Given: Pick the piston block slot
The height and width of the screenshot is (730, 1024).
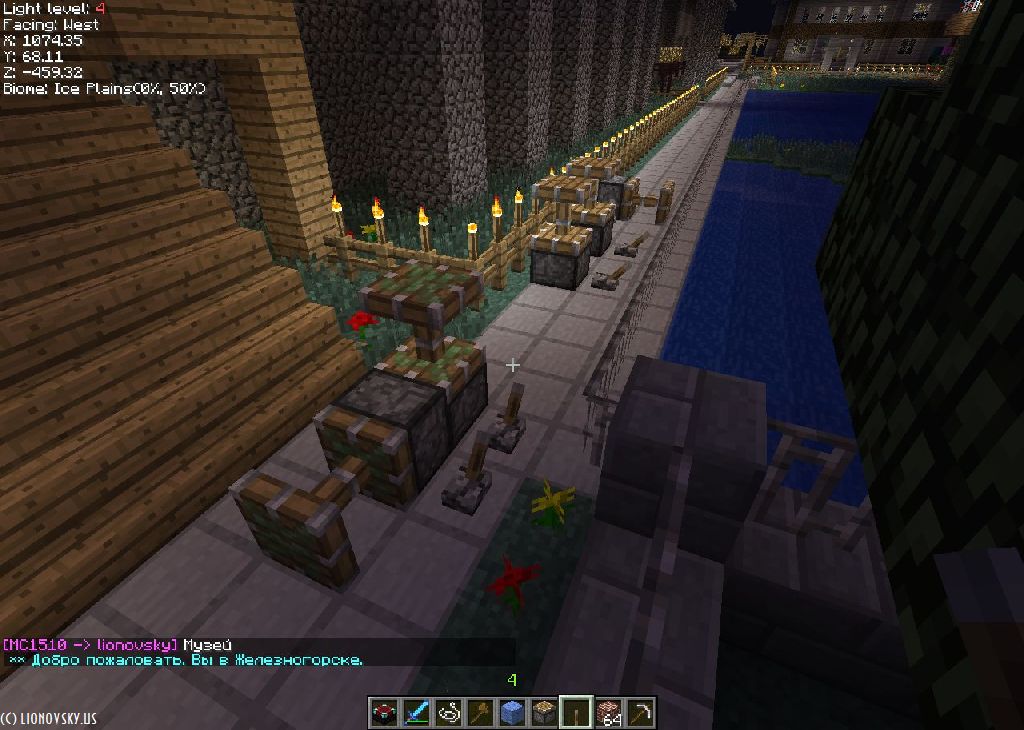Looking at the screenshot, I should [x=543, y=712].
